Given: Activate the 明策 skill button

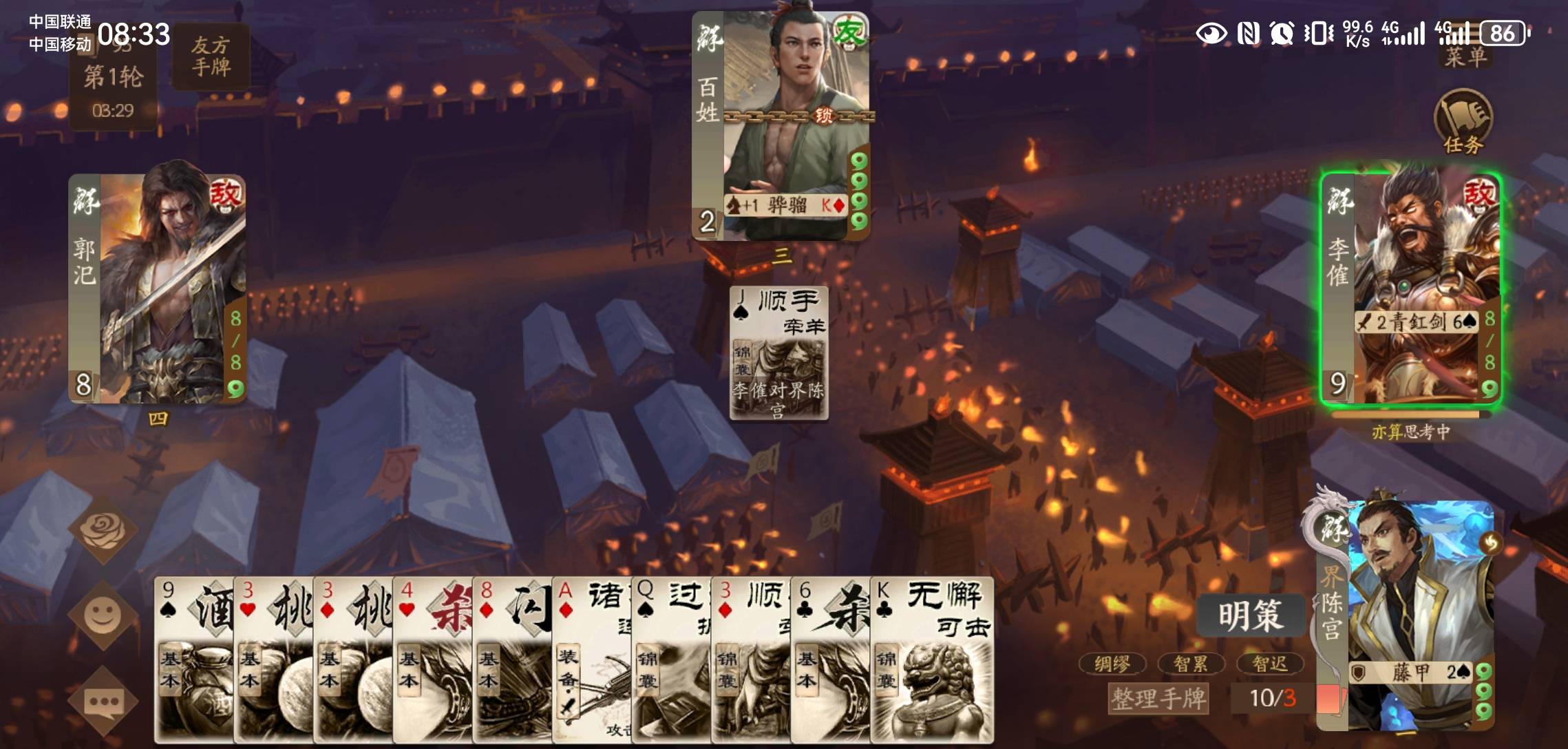Looking at the screenshot, I should pyautogui.click(x=1250, y=615).
